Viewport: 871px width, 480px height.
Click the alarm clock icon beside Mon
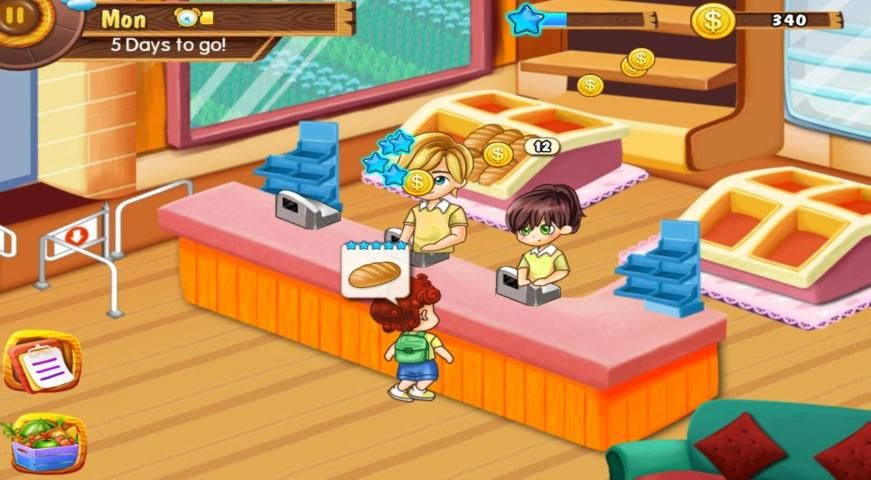[187, 17]
